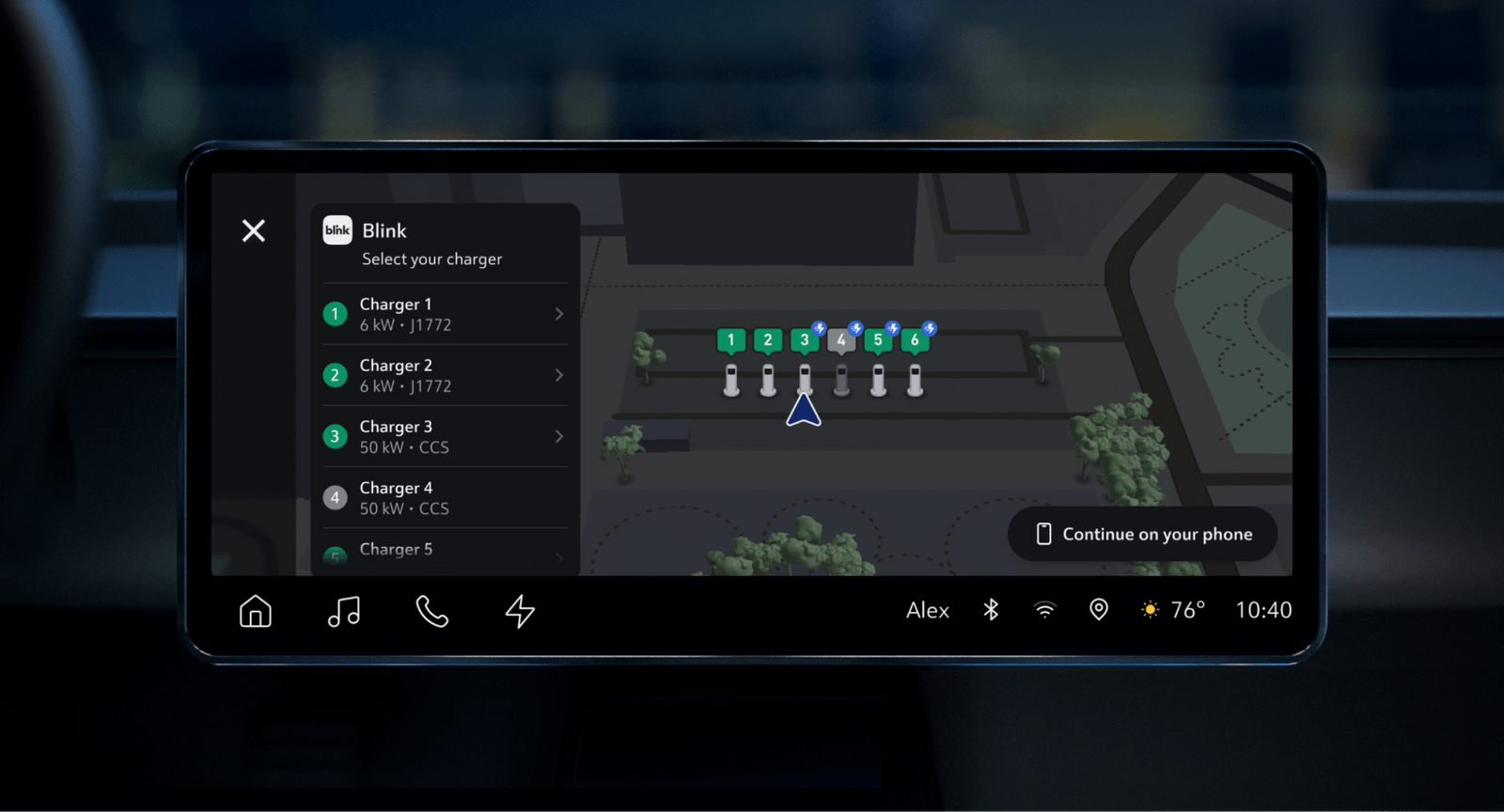The image size is (1504, 812).
Task: Check Wi-Fi status via the status bar icon
Action: 1043,610
